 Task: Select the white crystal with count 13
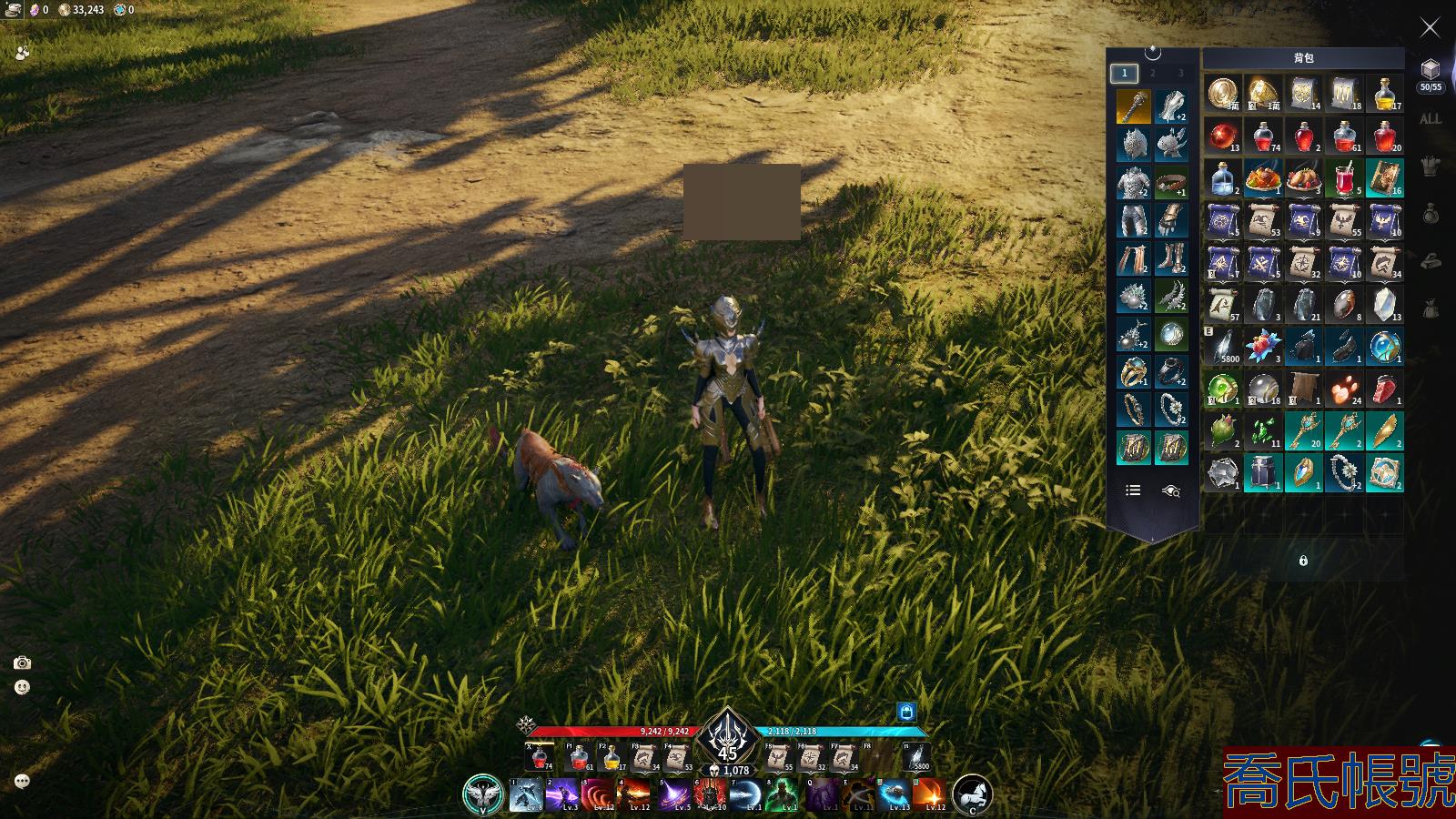click(1384, 304)
